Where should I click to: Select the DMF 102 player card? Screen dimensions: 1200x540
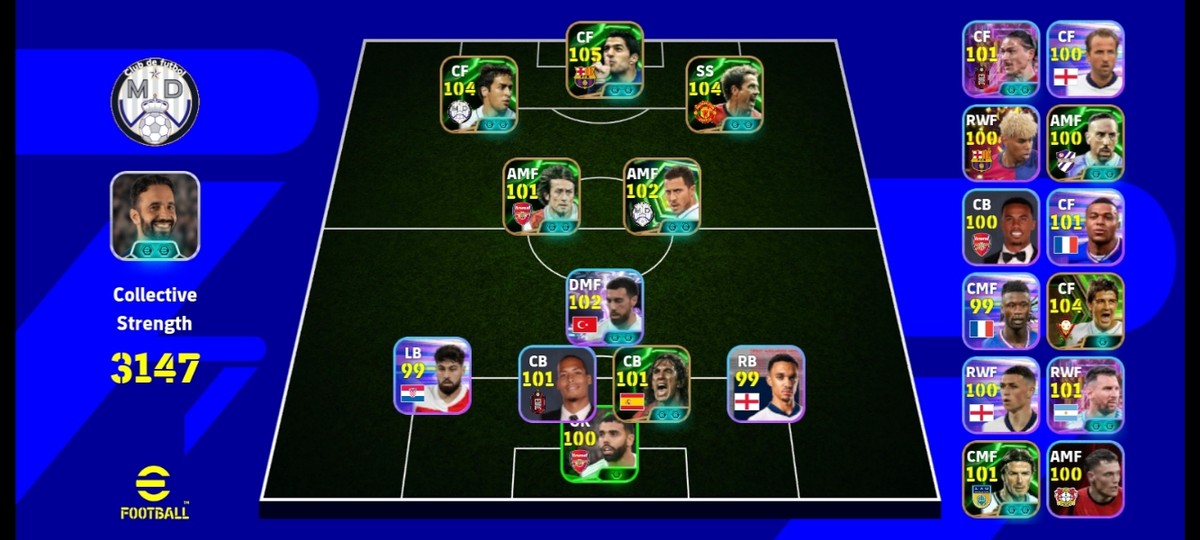[604, 307]
